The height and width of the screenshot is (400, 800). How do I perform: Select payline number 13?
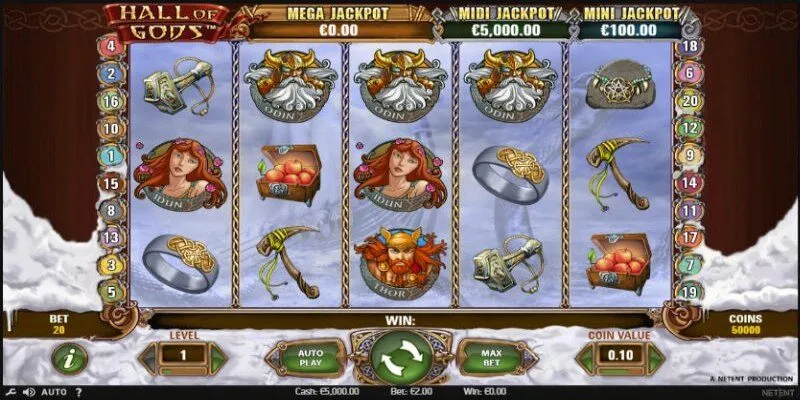112,238
